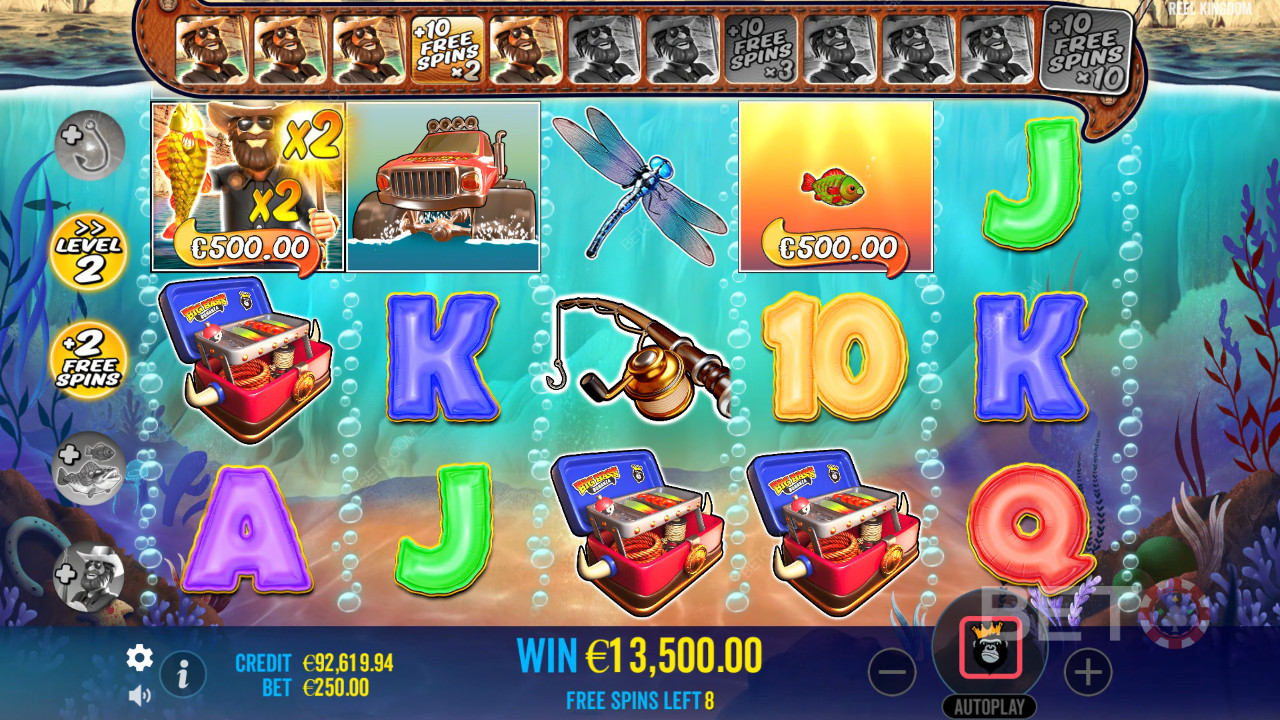1280x720 pixels.
Task: Increase the bet with the plus button
Action: [x=1088, y=672]
